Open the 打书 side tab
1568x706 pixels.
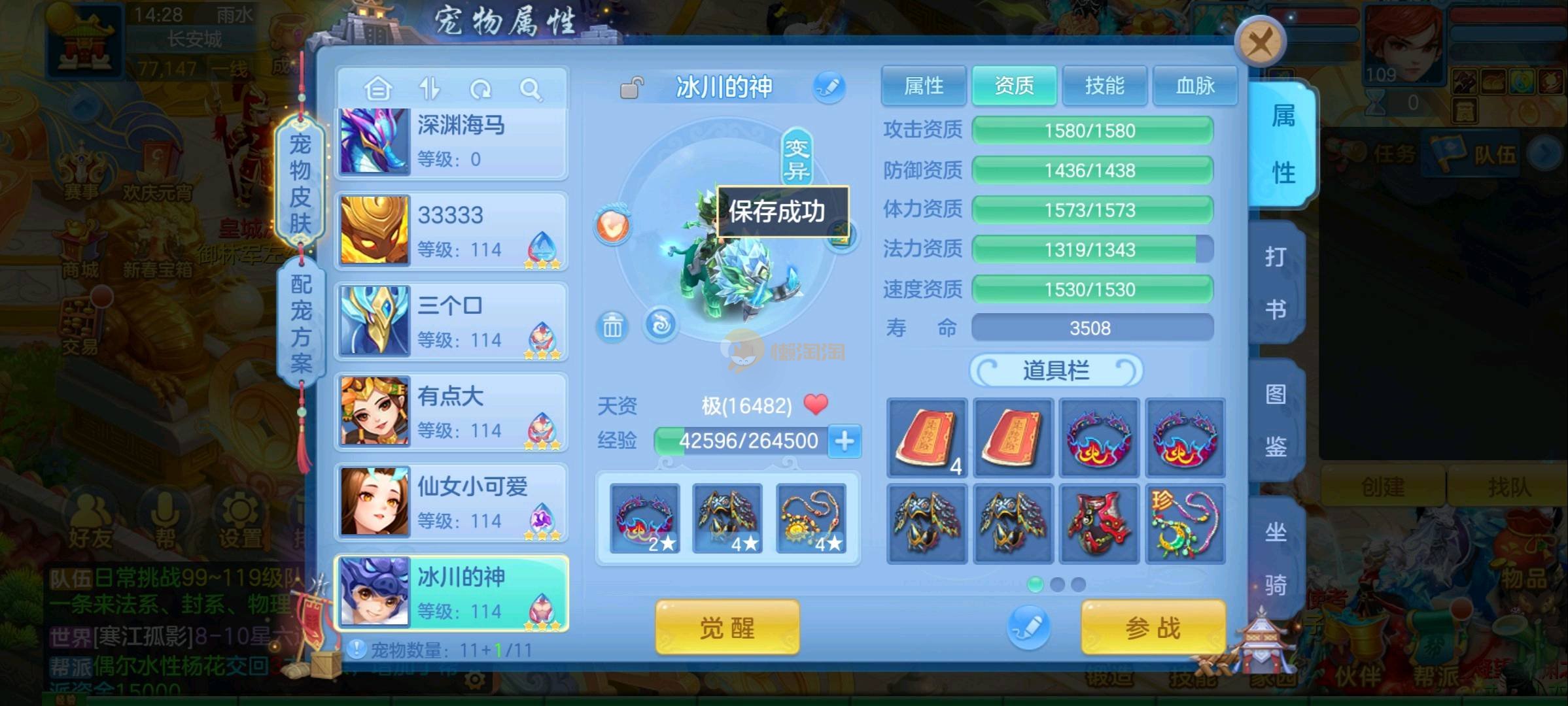[x=1275, y=282]
